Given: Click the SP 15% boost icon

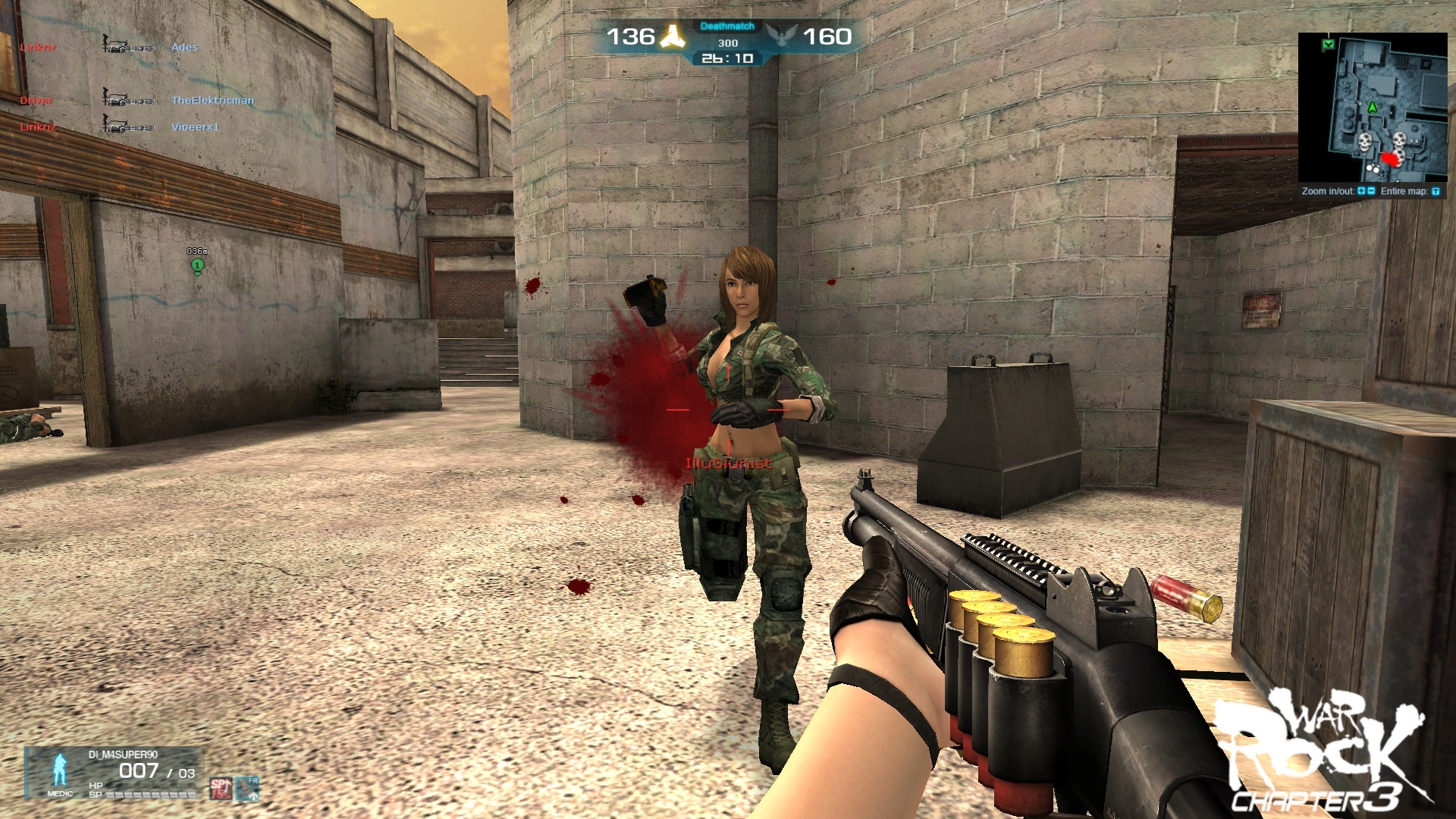Looking at the screenshot, I should pos(221,789).
